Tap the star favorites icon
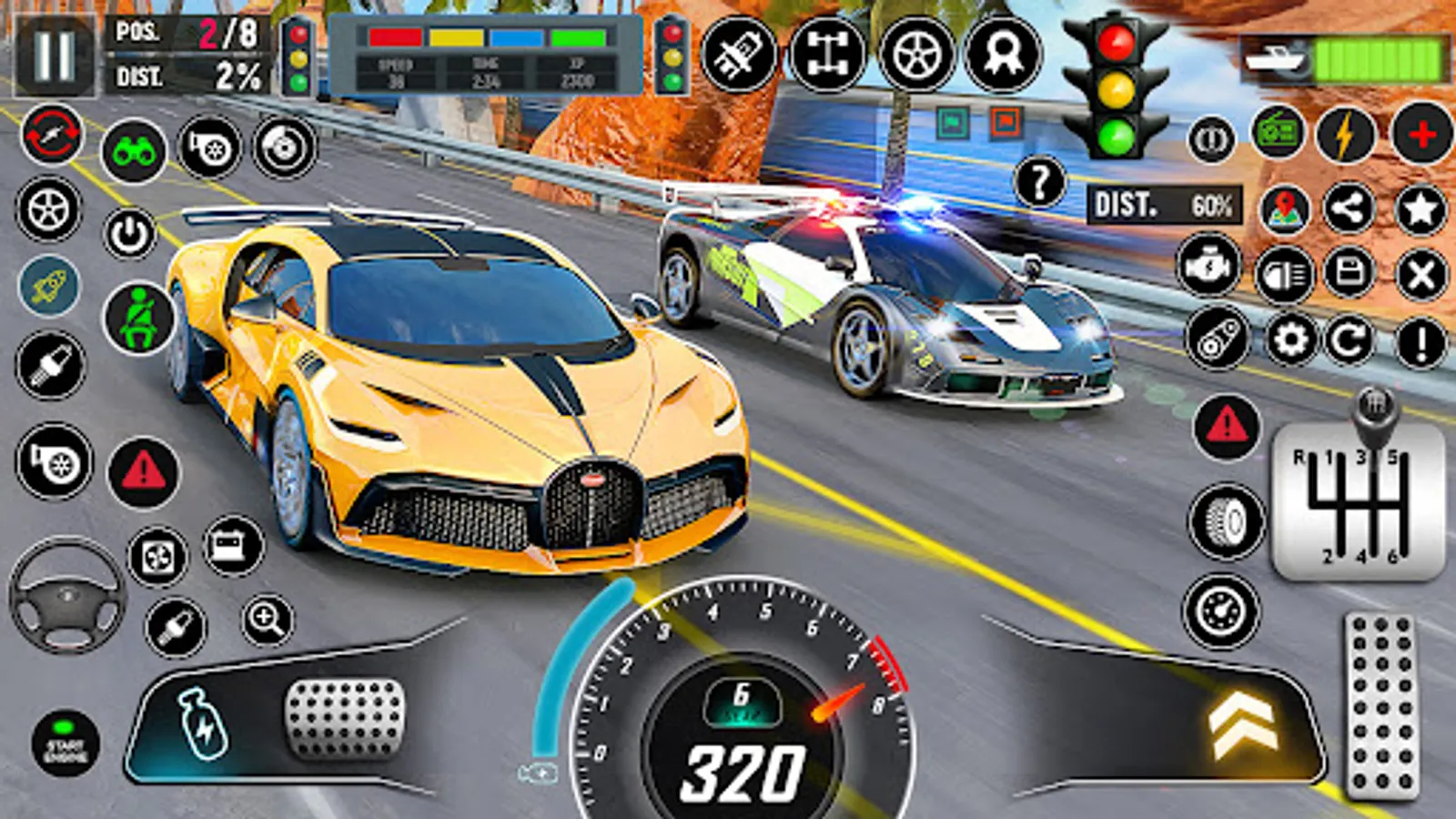 1421,209
